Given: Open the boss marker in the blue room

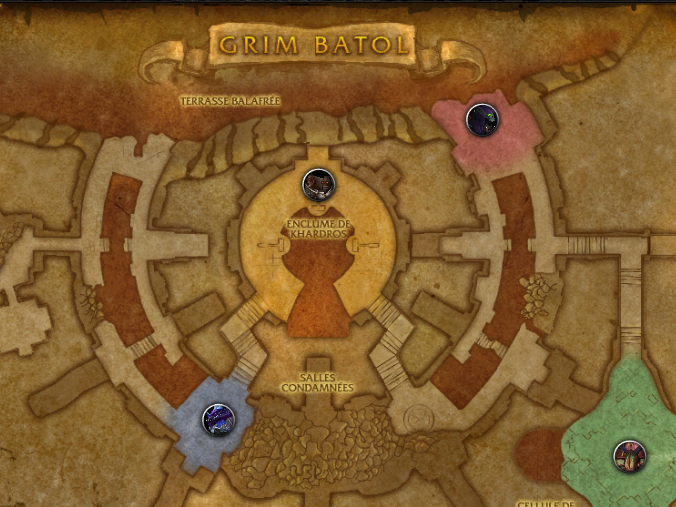Looking at the screenshot, I should click(217, 418).
